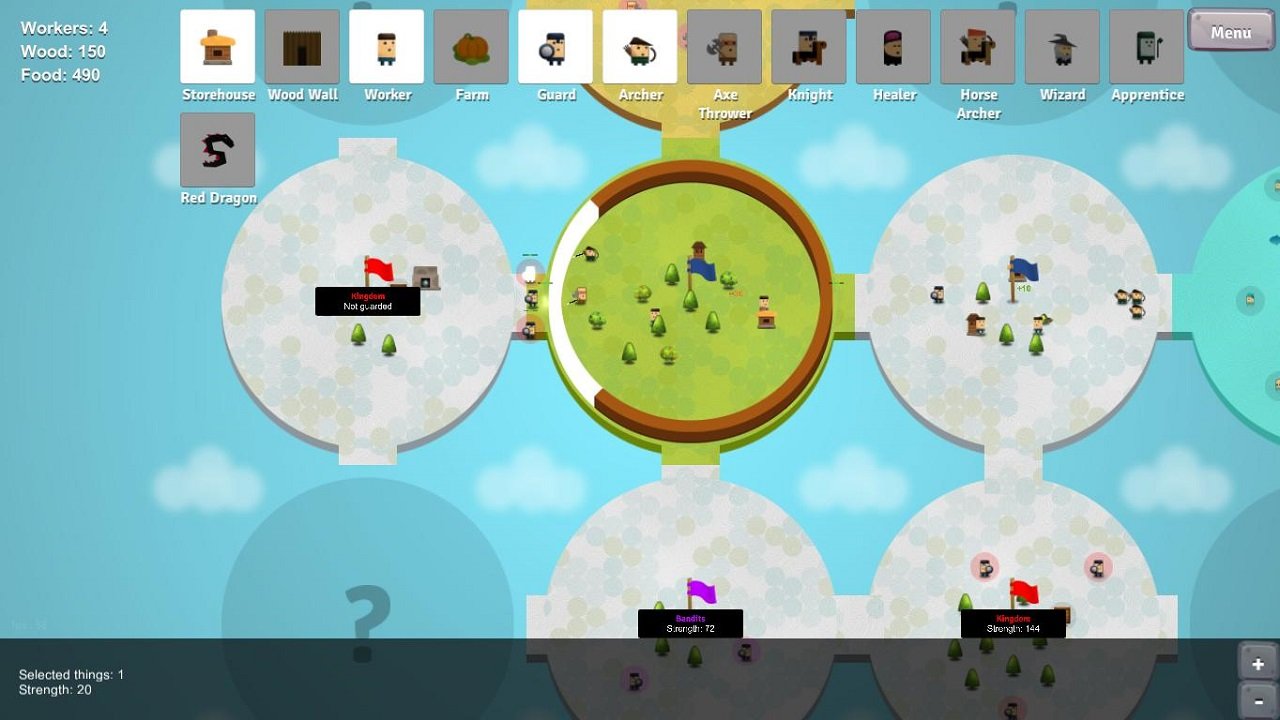1280x720 pixels.
Task: Select the Storehouse building icon
Action: [x=218, y=47]
